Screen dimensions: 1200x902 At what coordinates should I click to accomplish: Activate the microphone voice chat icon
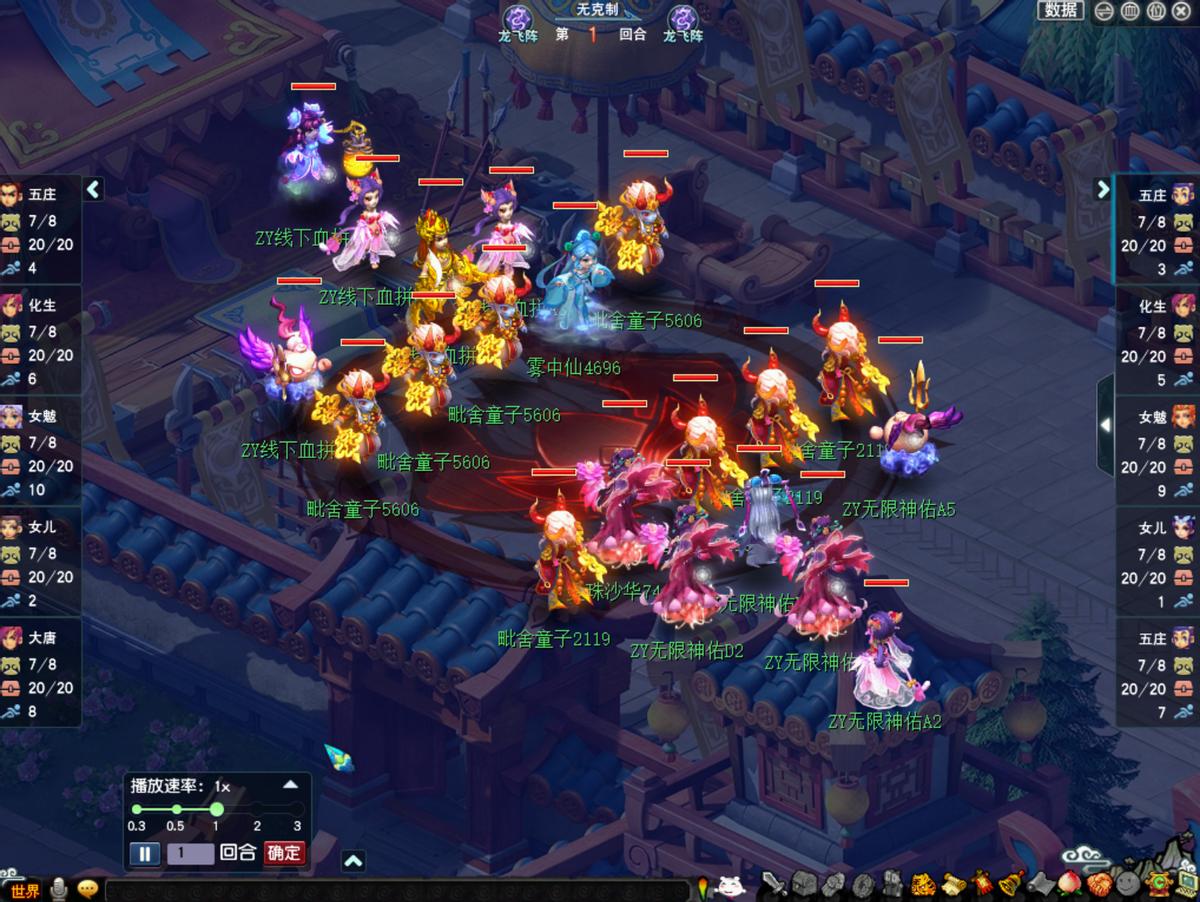click(x=60, y=888)
